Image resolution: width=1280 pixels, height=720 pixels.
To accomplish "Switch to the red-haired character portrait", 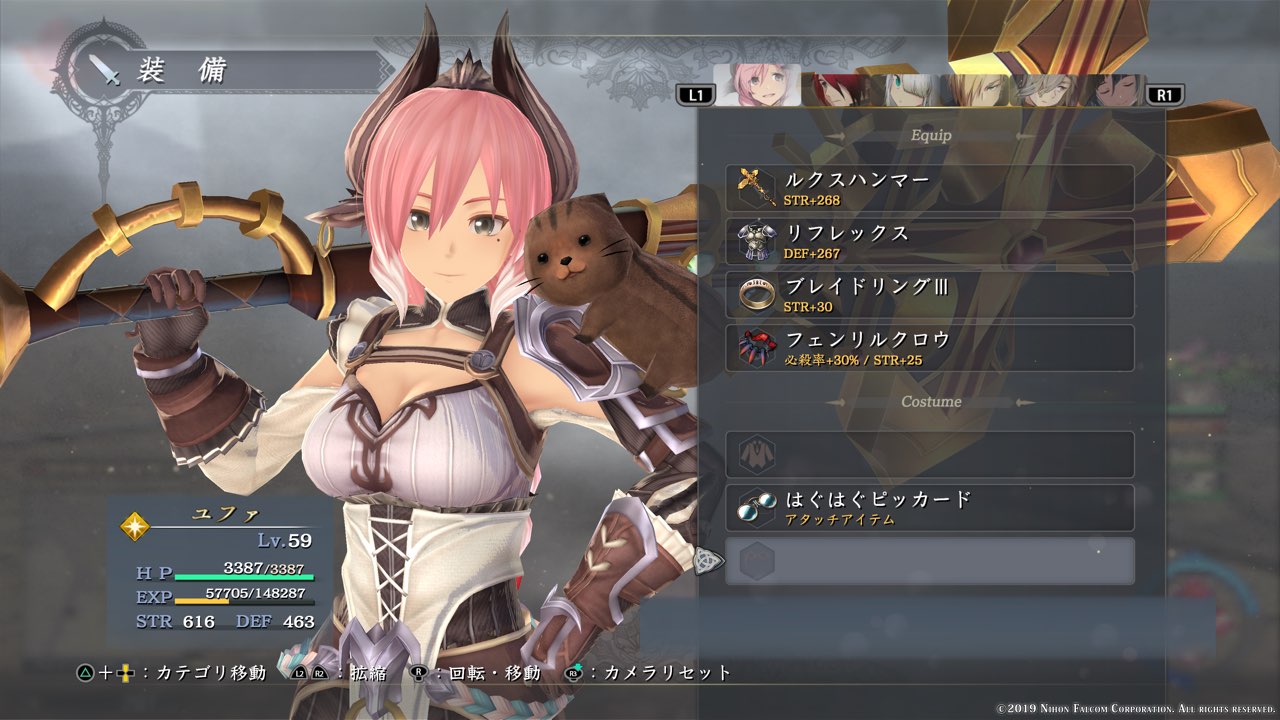I will [834, 90].
